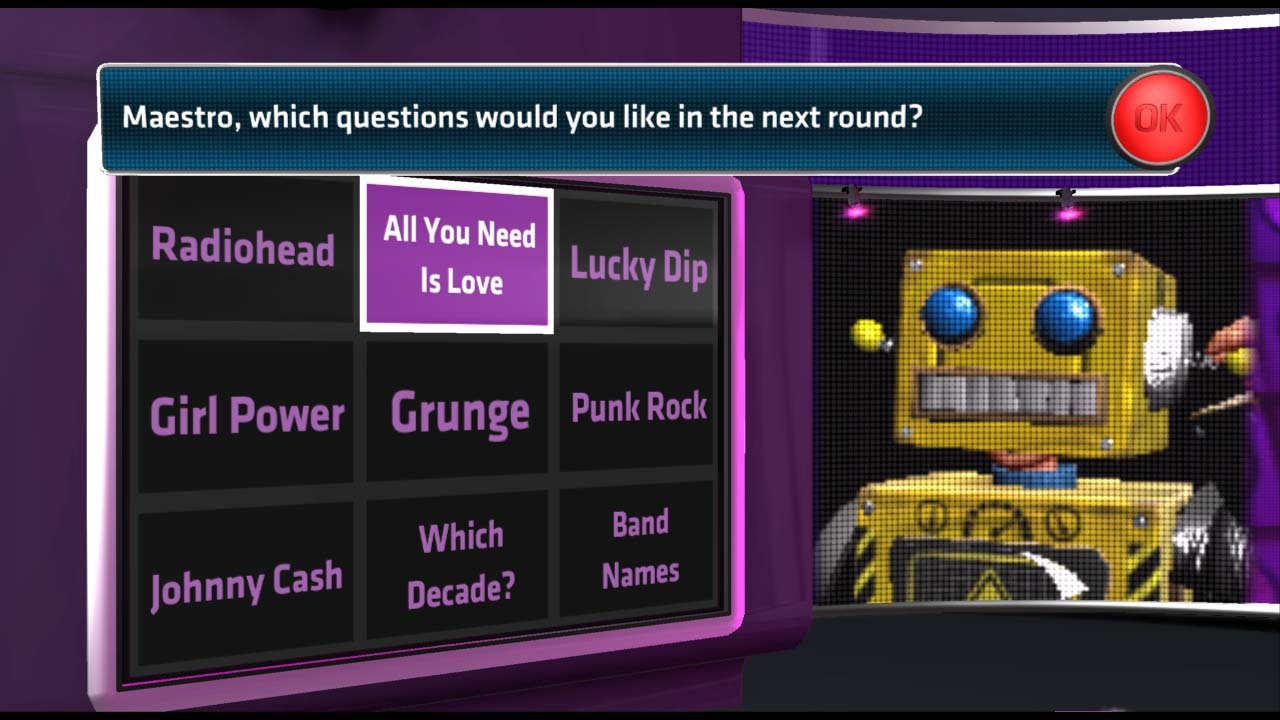Viewport: 1280px width, 720px height.
Task: Select the Radiohead question category
Action: (x=243, y=250)
